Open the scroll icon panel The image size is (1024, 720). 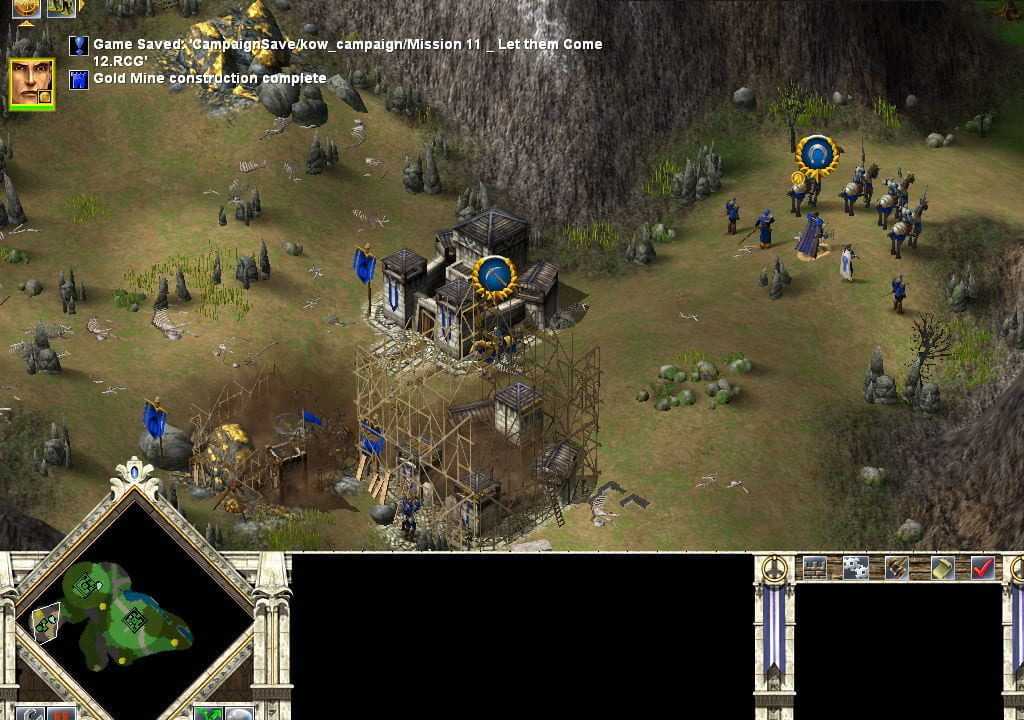pyautogui.click(x=941, y=567)
